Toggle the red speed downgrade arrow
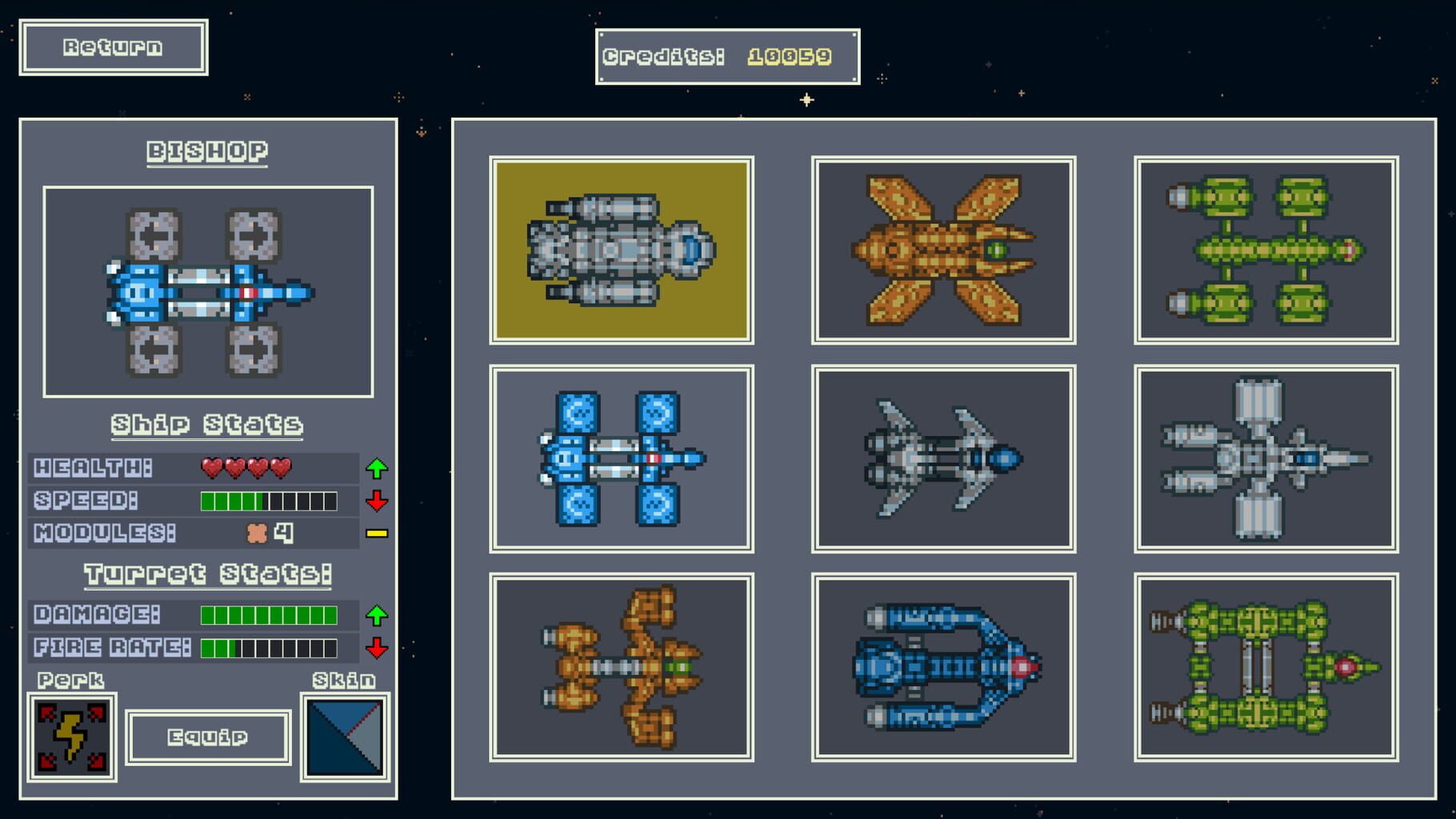 (x=377, y=501)
